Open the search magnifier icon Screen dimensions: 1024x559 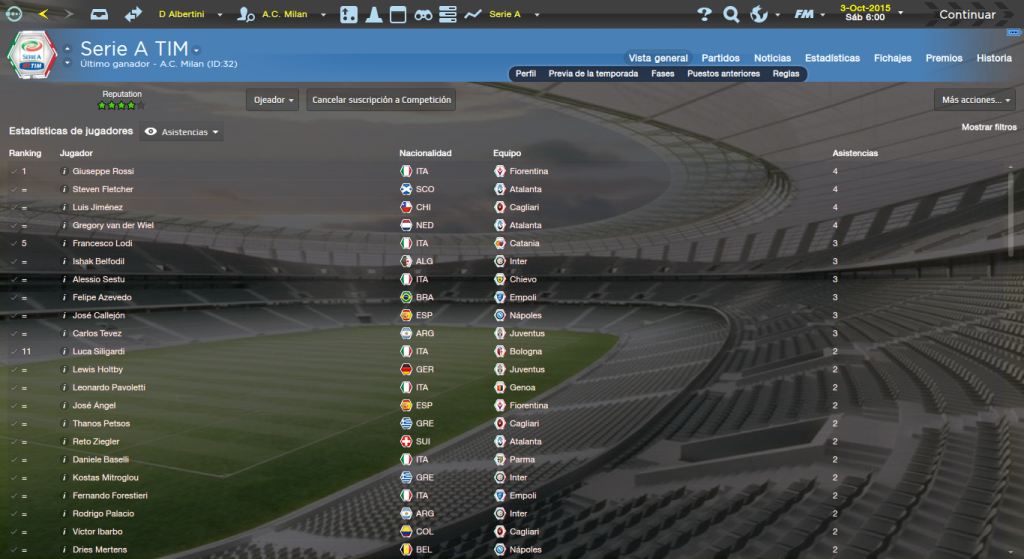[731, 15]
